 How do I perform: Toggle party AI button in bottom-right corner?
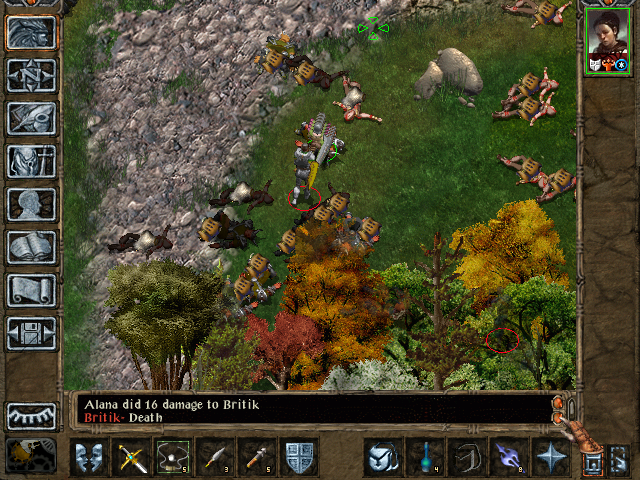click(618, 460)
